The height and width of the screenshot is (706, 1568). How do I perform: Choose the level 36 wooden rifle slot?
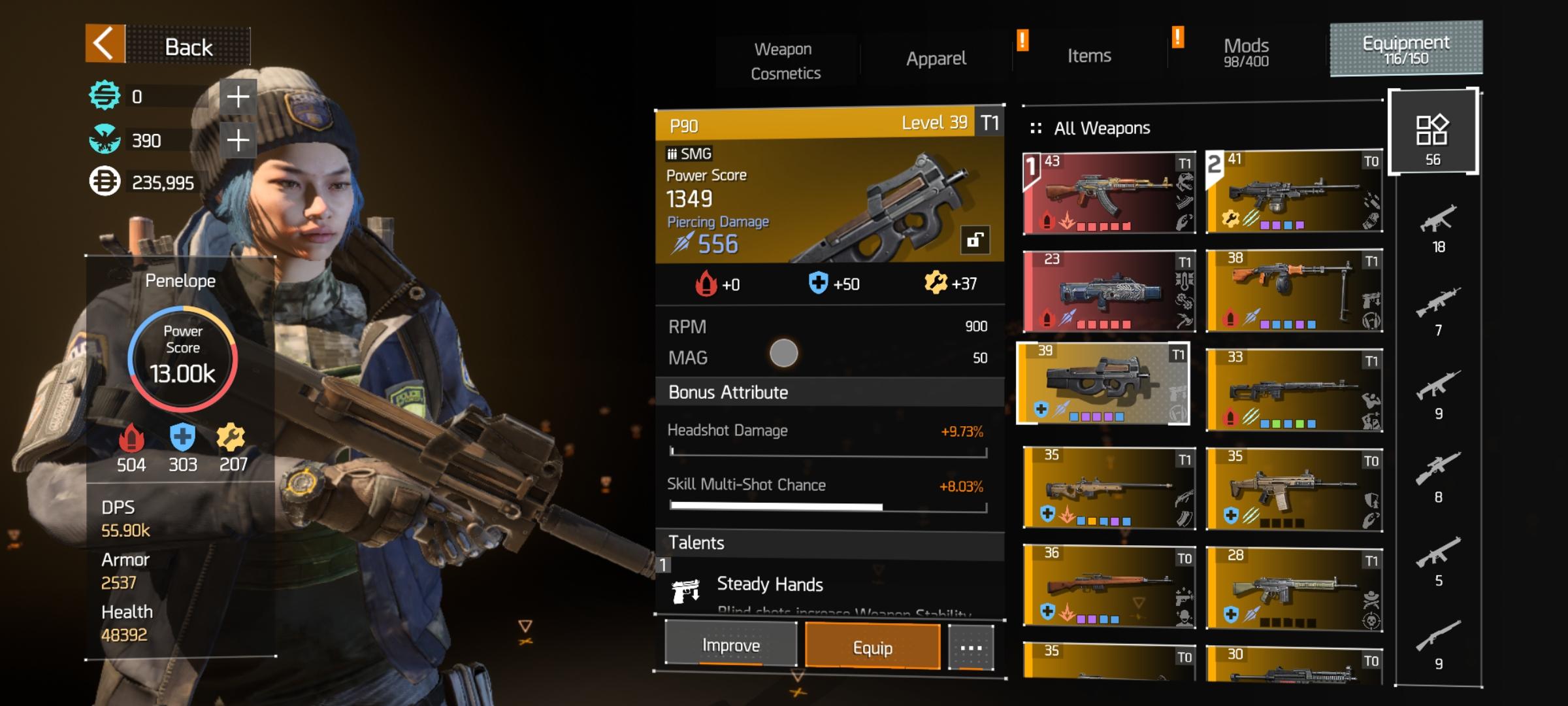click(1109, 586)
